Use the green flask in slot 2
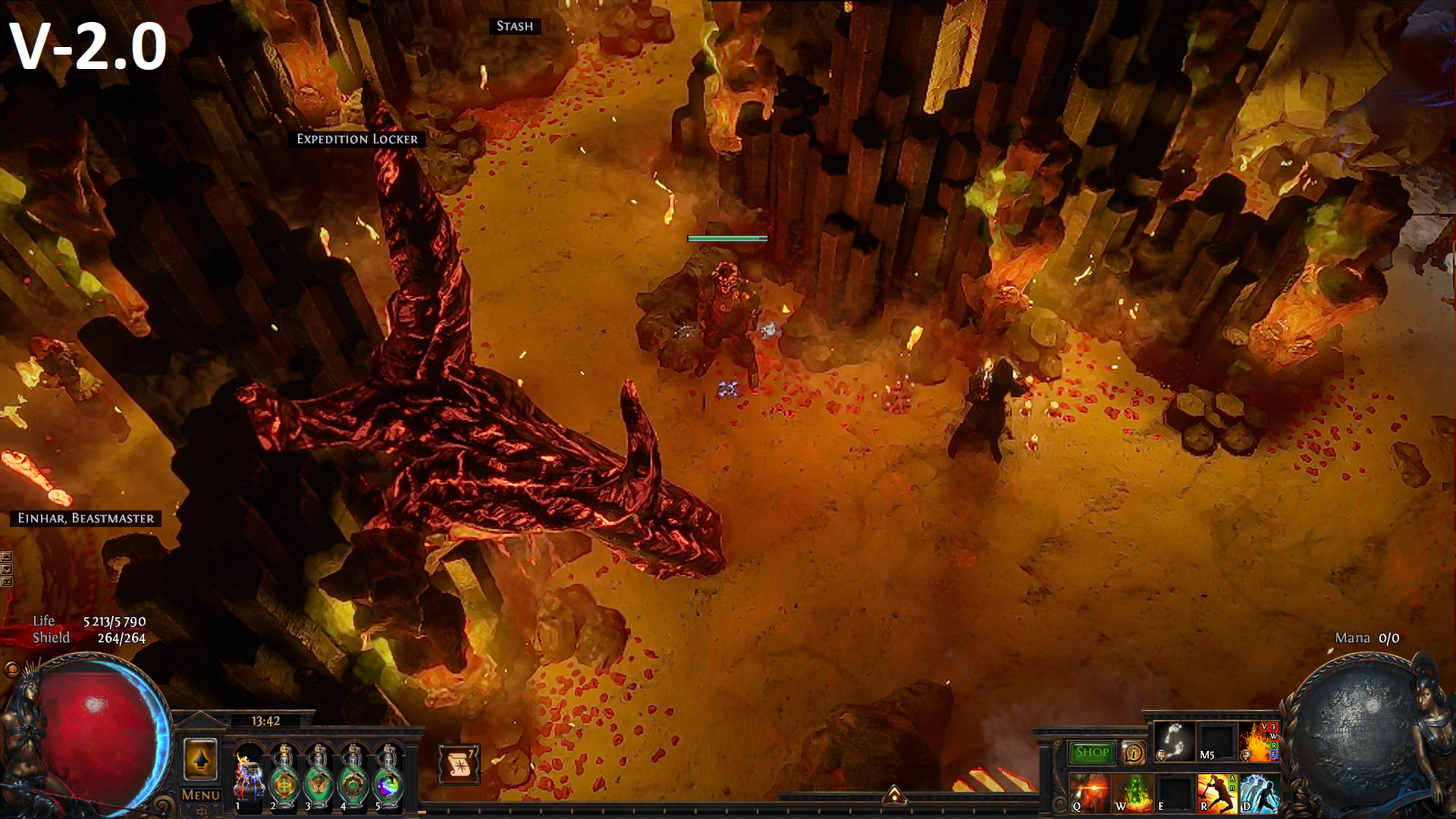The width and height of the screenshot is (1456, 819). (284, 777)
